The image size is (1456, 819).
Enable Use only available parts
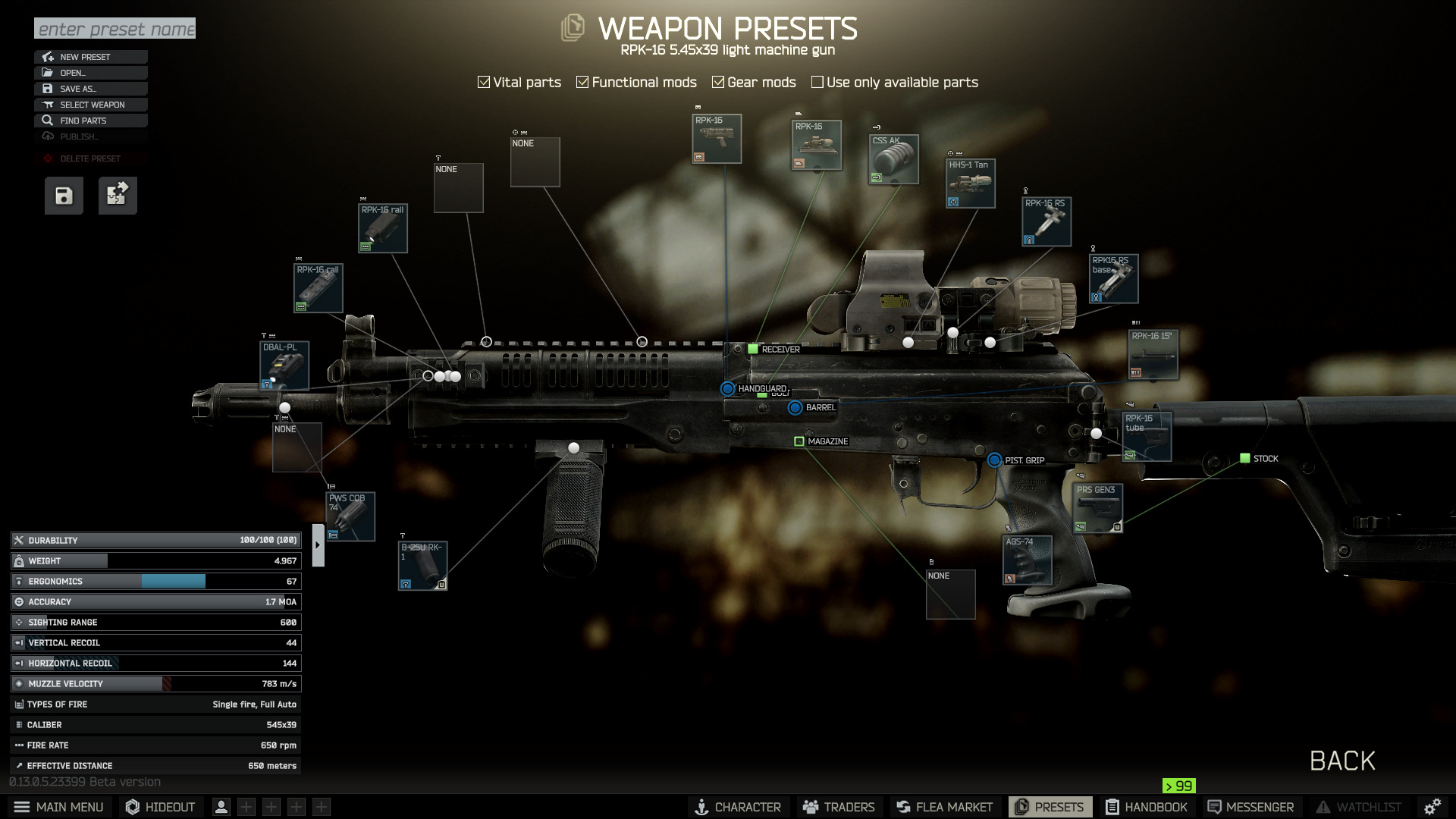tap(817, 82)
